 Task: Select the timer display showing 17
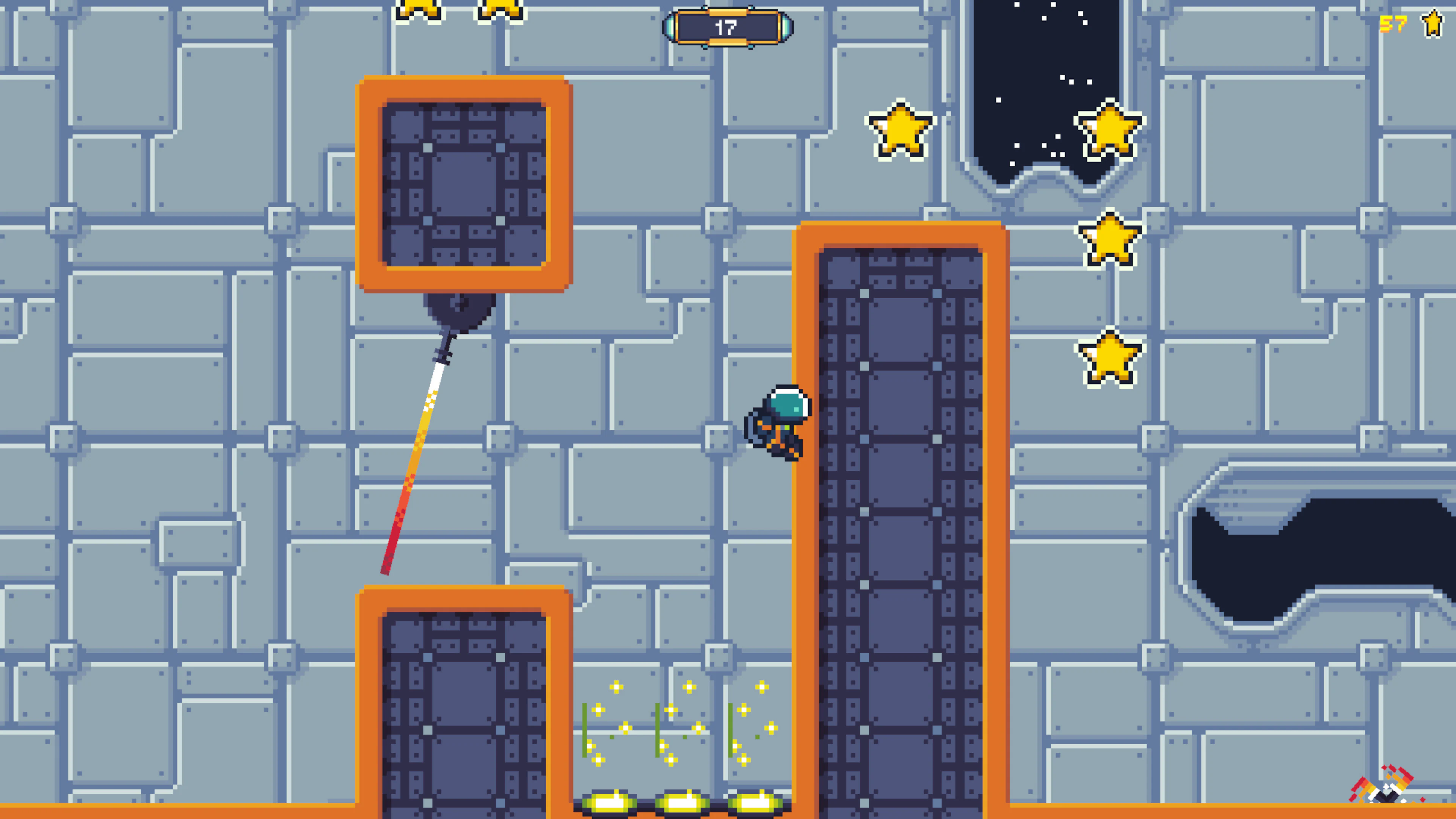pos(728,27)
